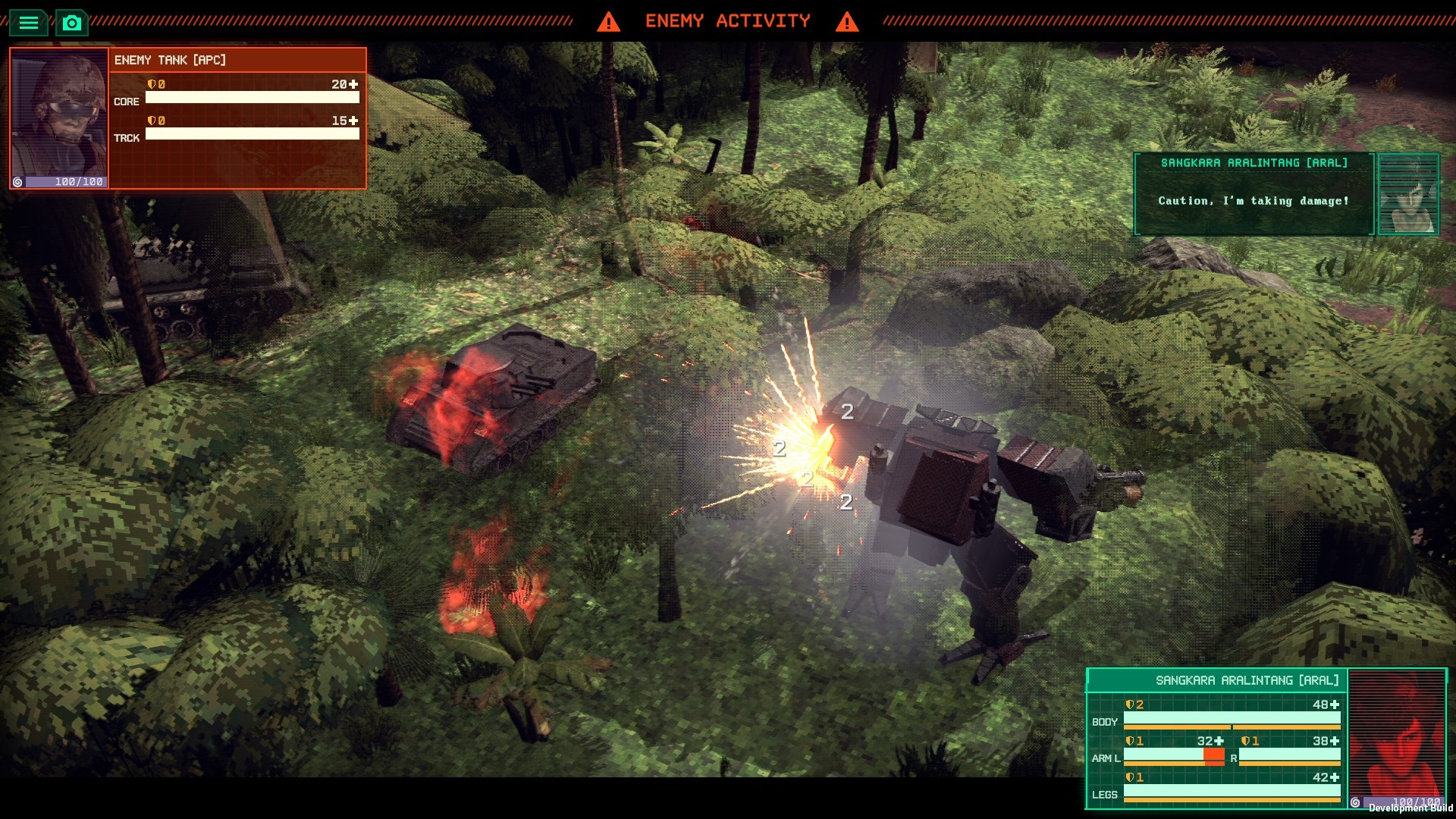Select the enemy tank pilot portrait

(x=59, y=114)
